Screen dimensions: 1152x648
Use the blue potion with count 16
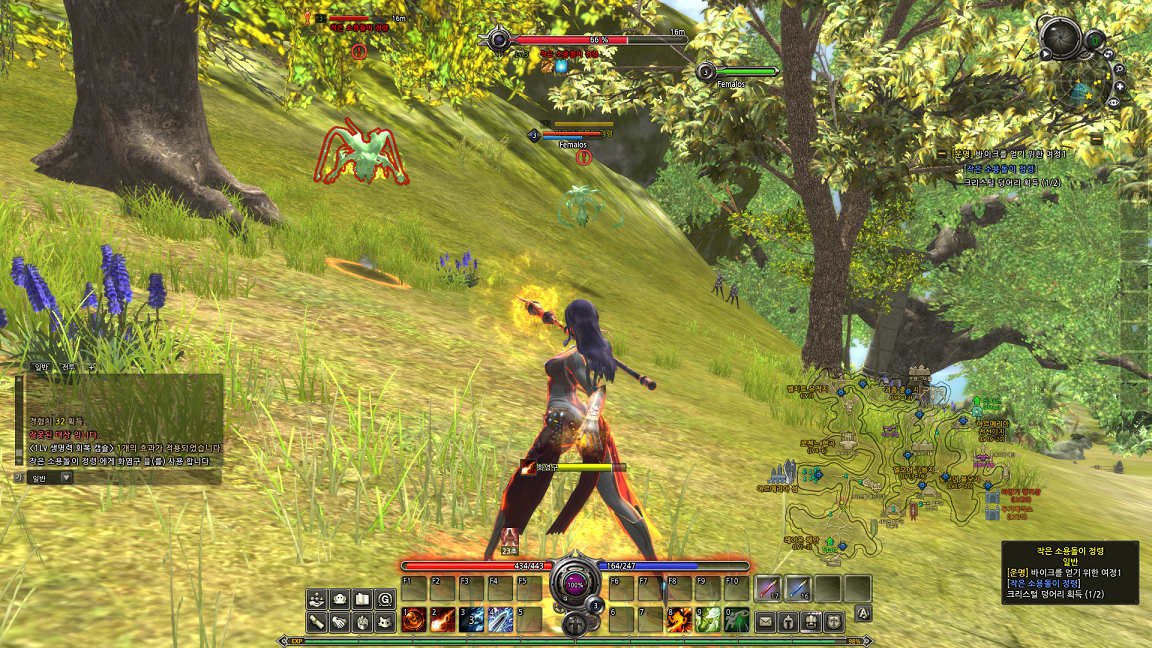coord(798,588)
